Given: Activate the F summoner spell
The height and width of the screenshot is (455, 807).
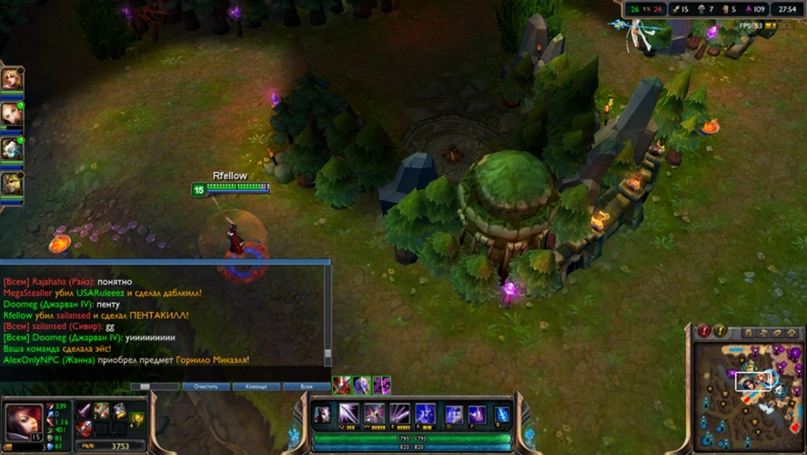Looking at the screenshot, I should click(x=477, y=414).
